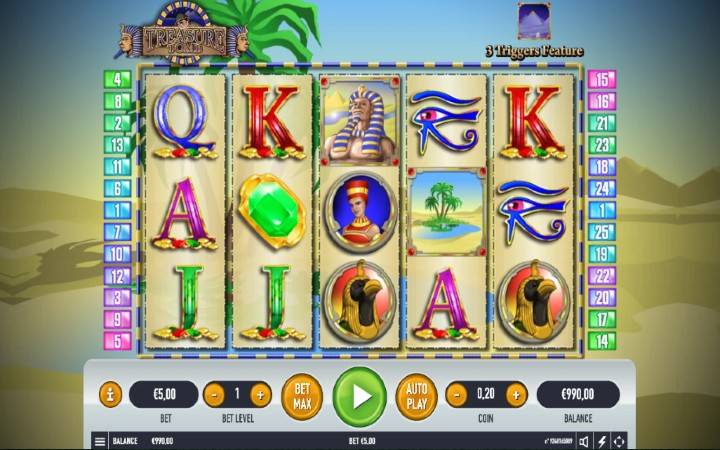Select payline 15 marker

tap(602, 79)
